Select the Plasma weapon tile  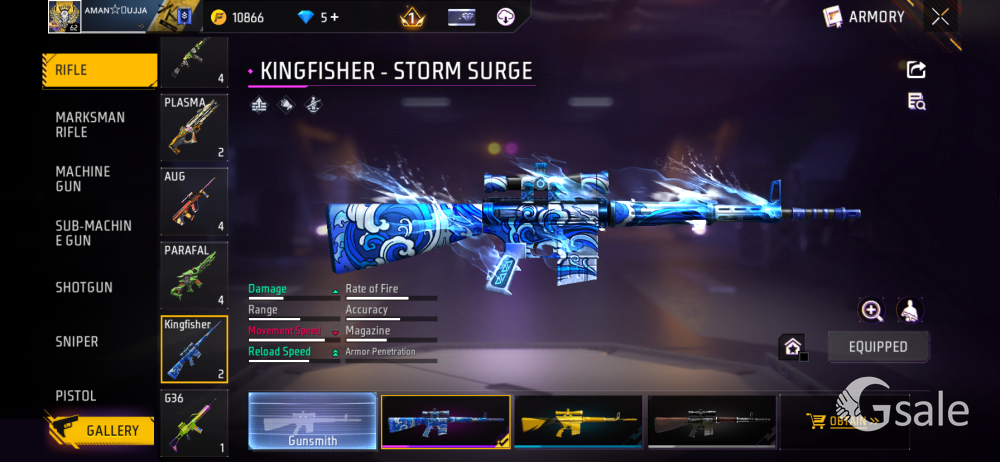(194, 128)
